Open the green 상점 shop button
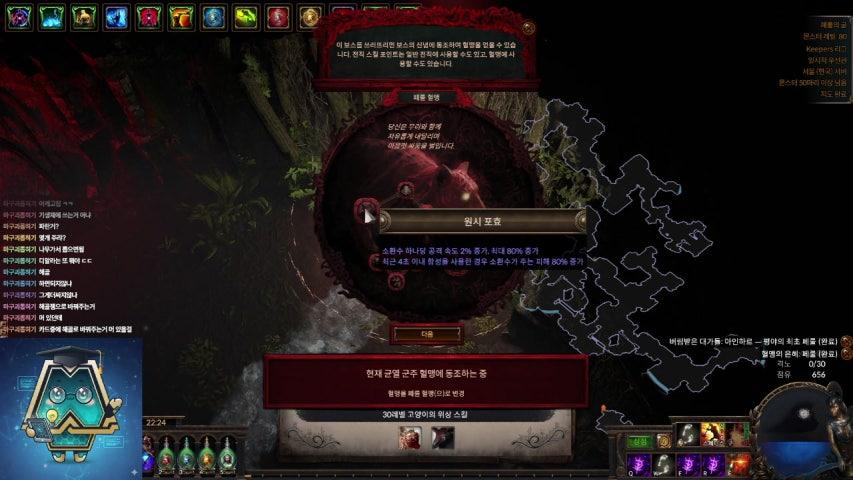The width and height of the screenshot is (853, 480). 639,441
